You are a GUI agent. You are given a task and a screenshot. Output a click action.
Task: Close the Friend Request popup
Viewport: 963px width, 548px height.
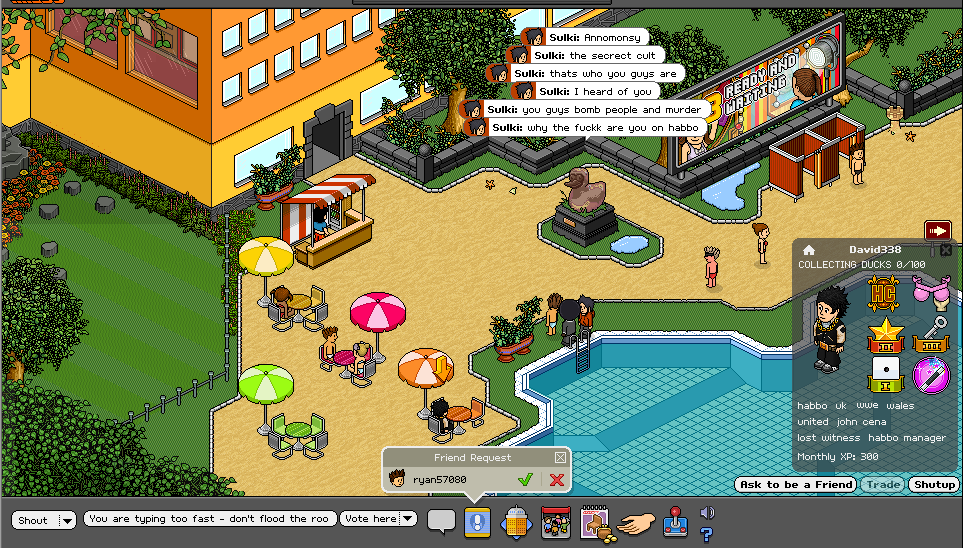(560, 457)
